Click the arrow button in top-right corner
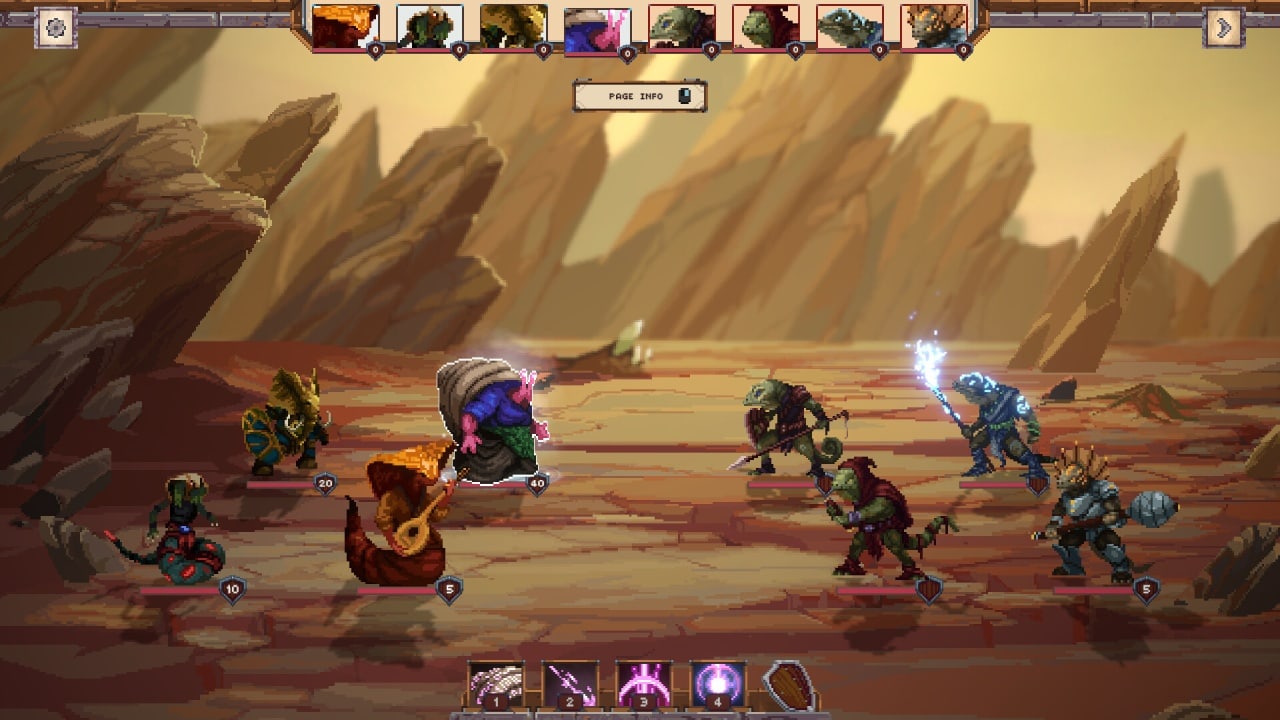This screenshot has height=720, width=1280. point(1224,27)
